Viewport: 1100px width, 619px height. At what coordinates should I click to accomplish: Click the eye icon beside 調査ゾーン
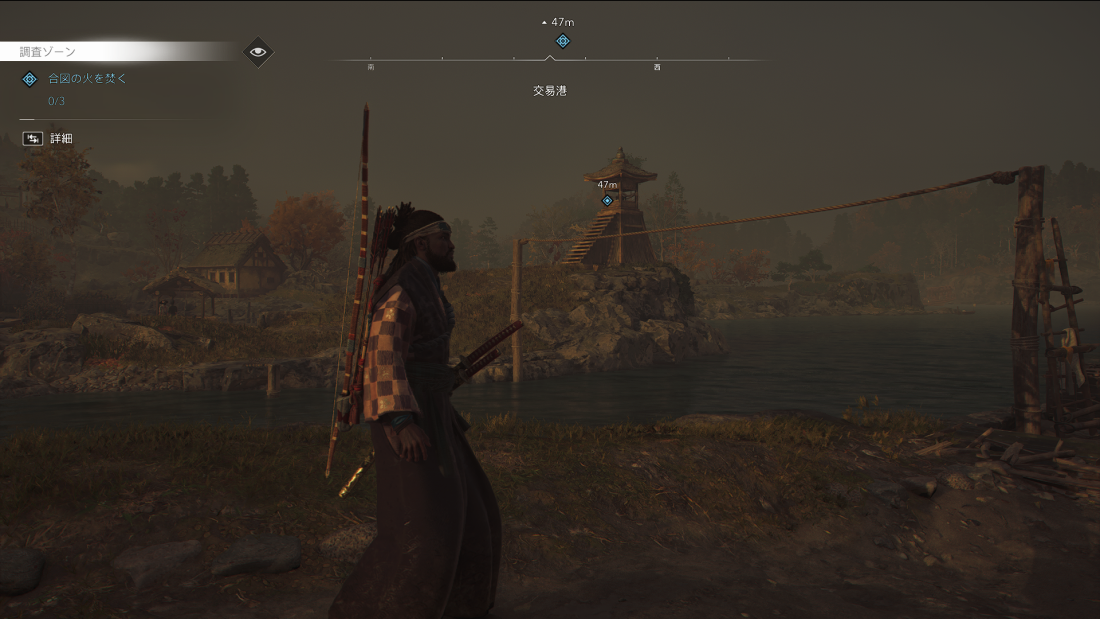click(x=258, y=52)
